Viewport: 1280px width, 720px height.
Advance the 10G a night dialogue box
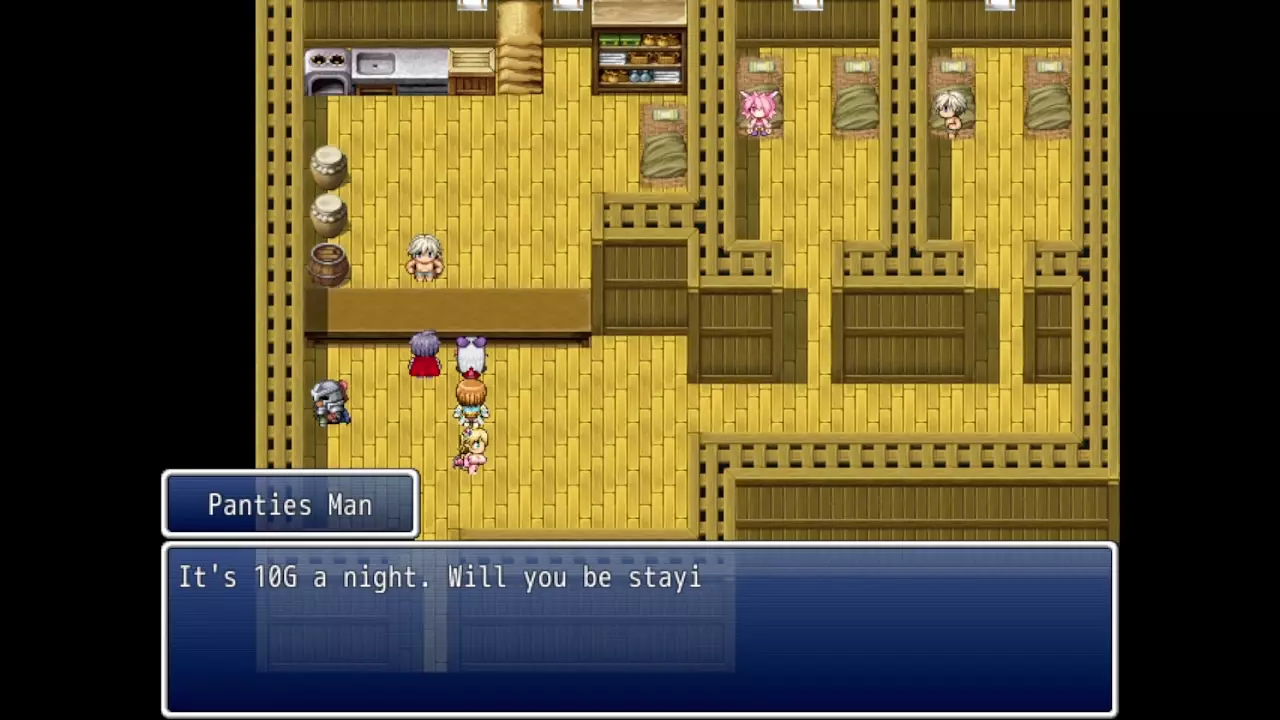[x=638, y=628]
